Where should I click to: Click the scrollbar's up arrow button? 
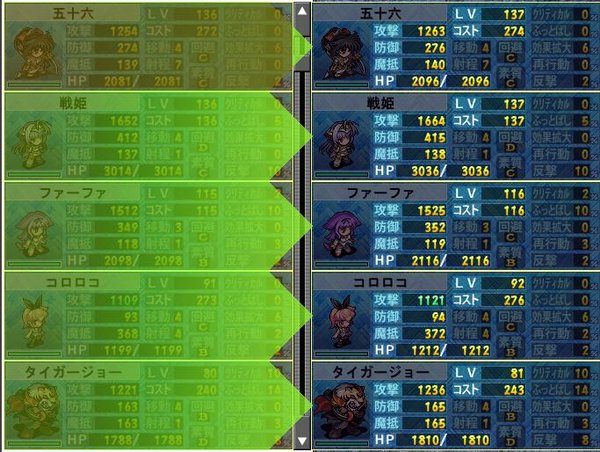tap(302, 12)
